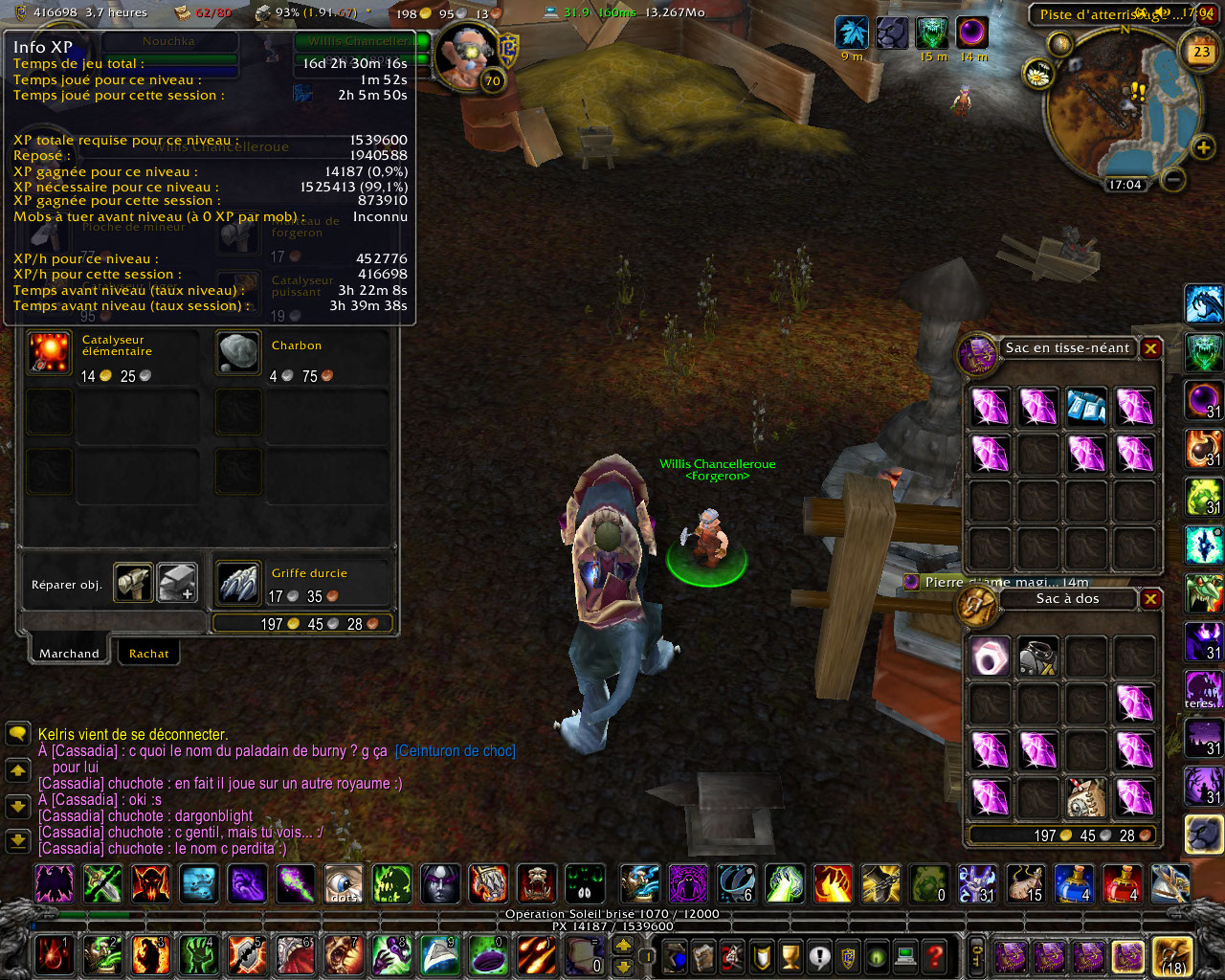Screen dimensions: 1225x980
Task: Open the key ring button
Action: click(977, 955)
